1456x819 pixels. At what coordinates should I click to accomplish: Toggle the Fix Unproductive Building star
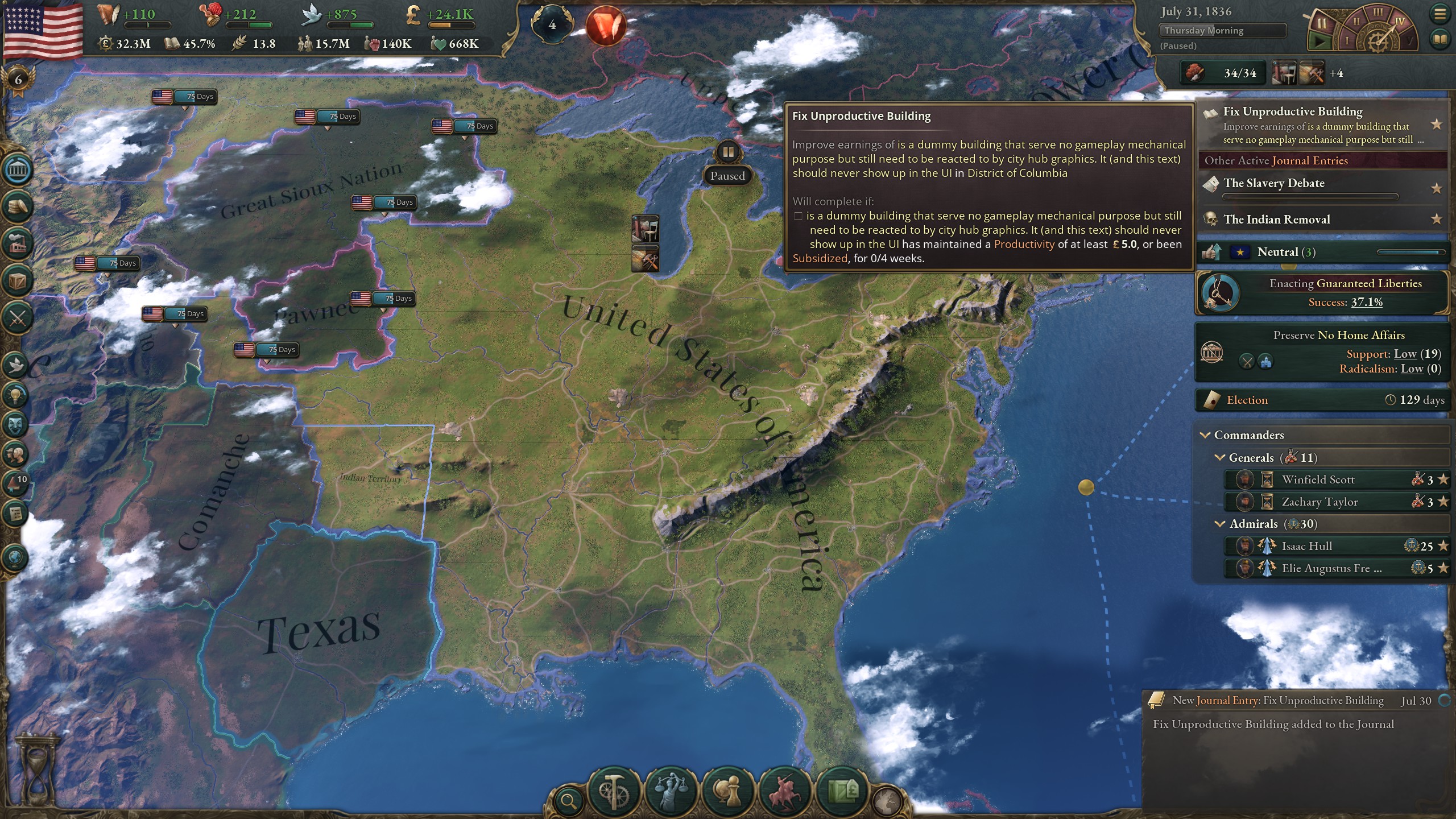(x=1438, y=123)
